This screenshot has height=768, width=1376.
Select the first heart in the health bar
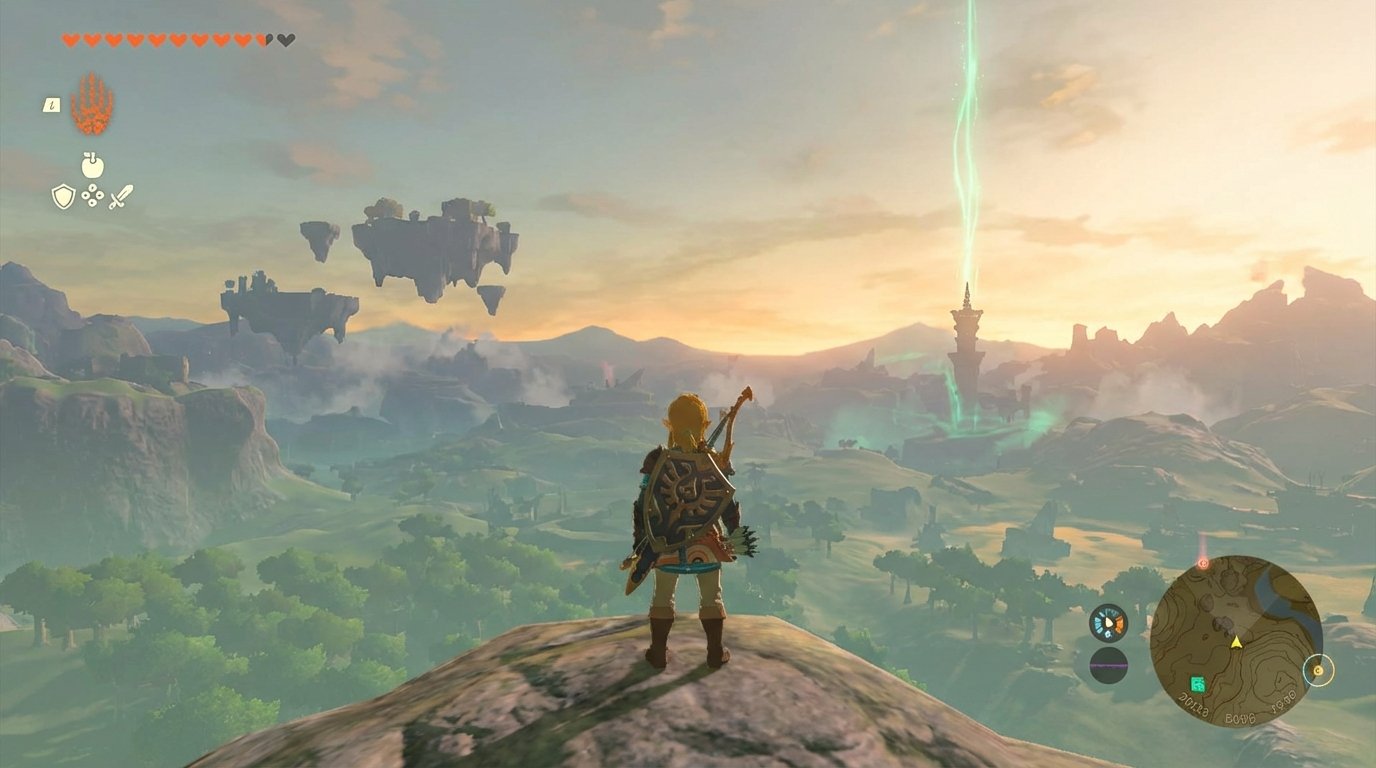[70, 40]
